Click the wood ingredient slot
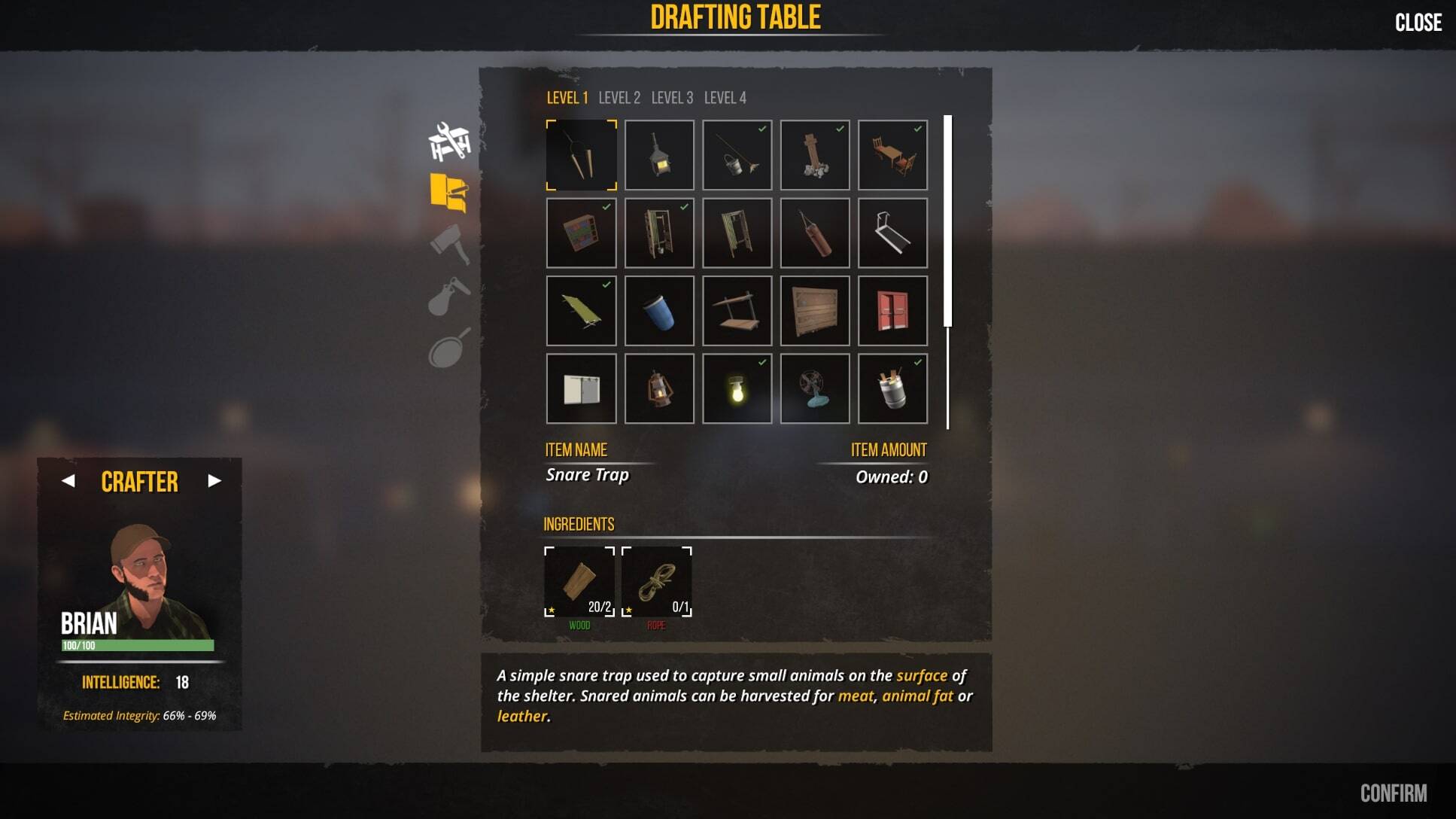Image resolution: width=1456 pixels, height=819 pixels. tap(579, 582)
